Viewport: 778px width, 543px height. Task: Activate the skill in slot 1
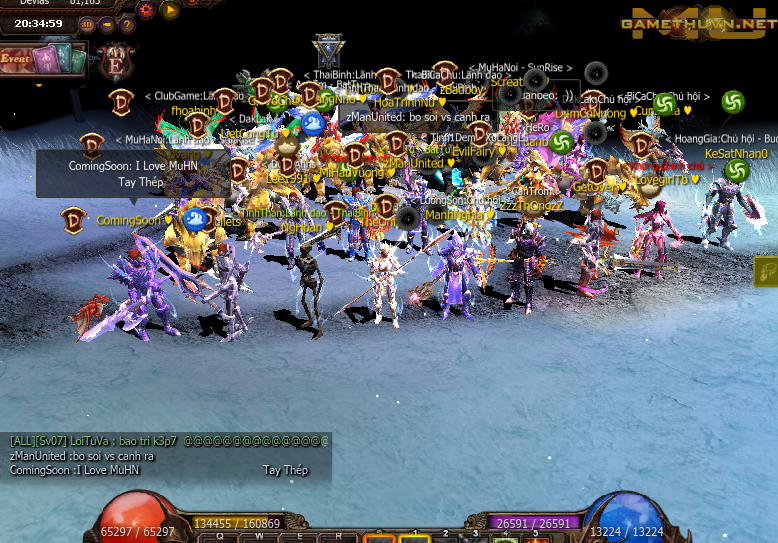point(414,538)
